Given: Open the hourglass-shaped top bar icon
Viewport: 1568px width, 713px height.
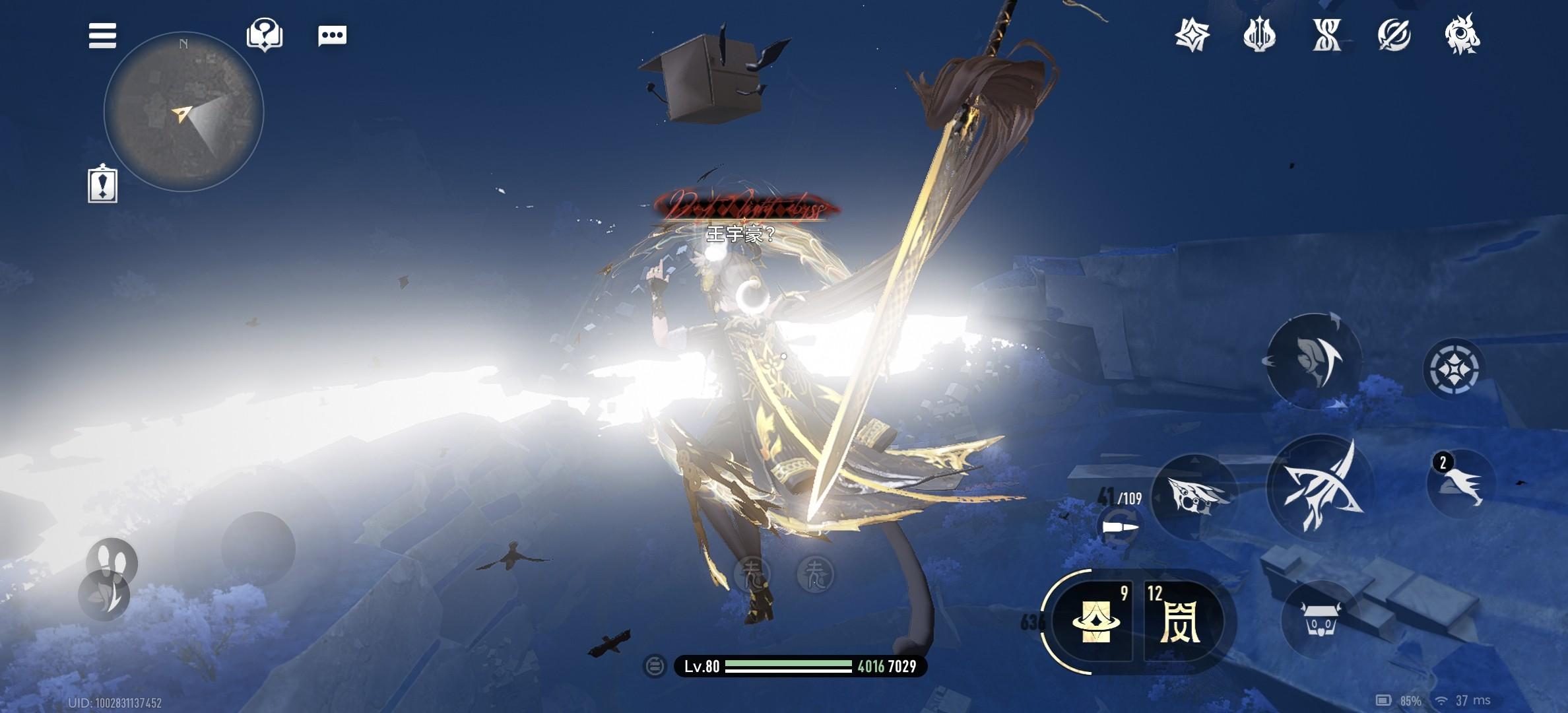Looking at the screenshot, I should click(x=1326, y=35).
